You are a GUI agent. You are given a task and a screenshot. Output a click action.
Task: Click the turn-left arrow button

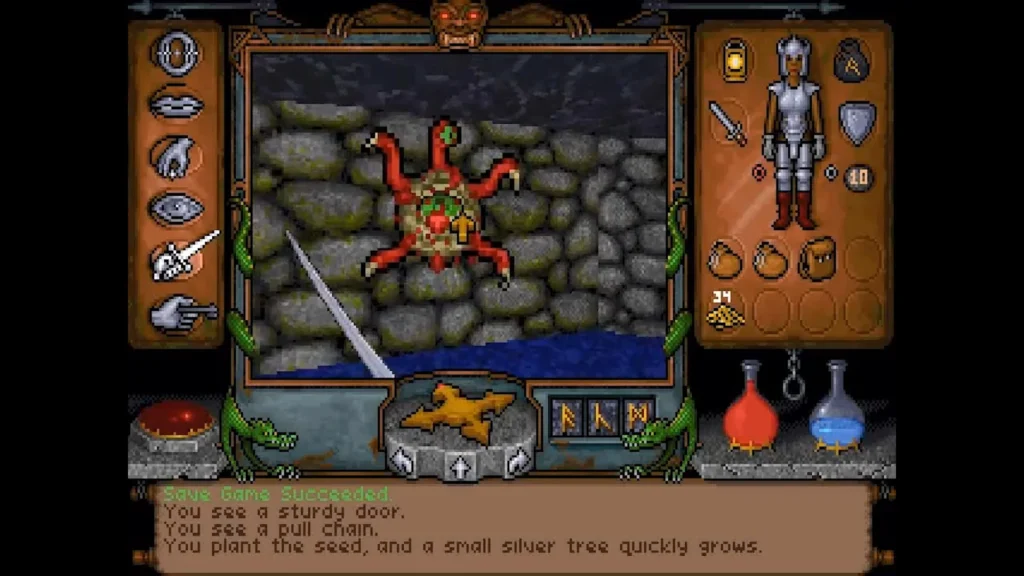click(401, 460)
